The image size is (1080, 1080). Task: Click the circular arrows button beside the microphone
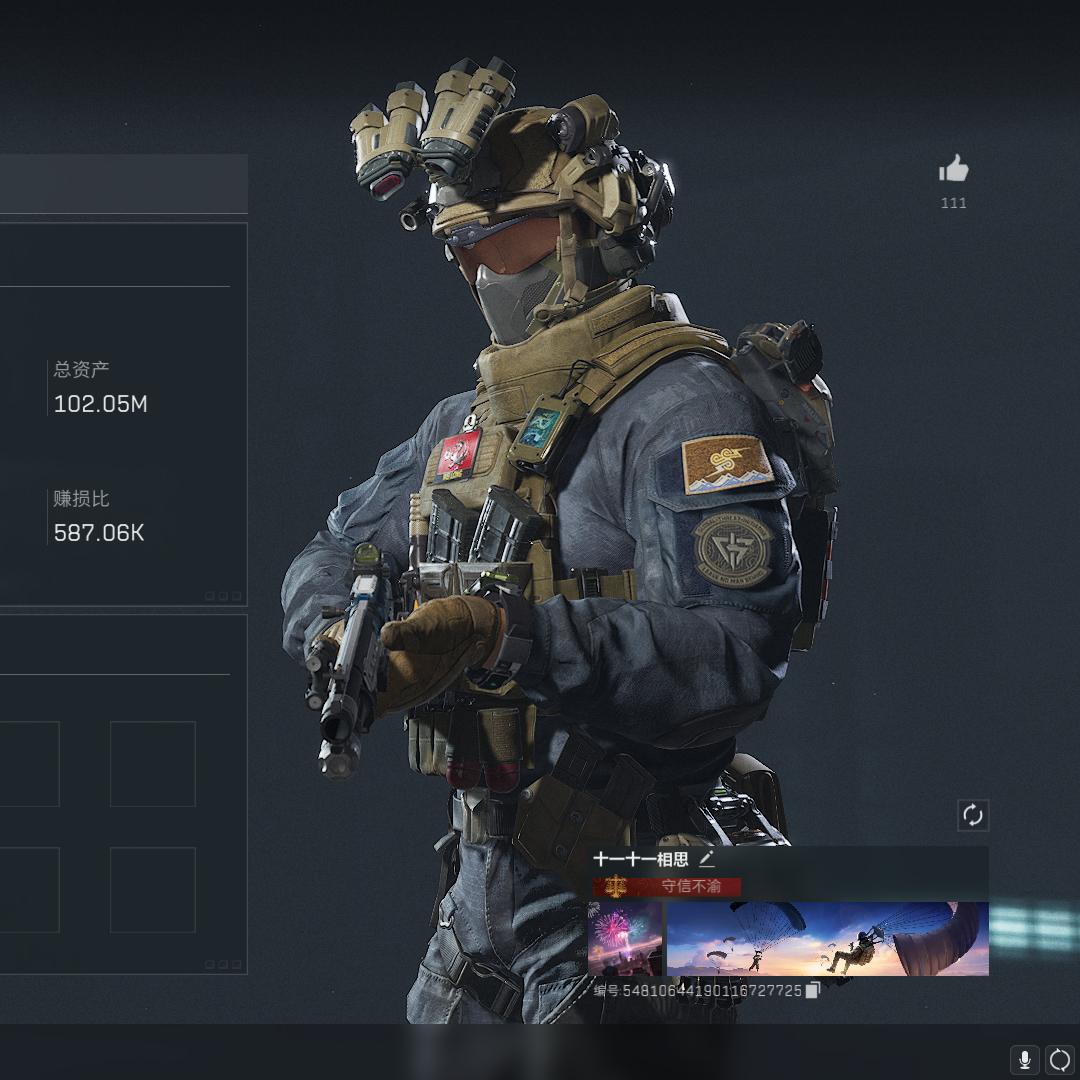pos(1059,1059)
